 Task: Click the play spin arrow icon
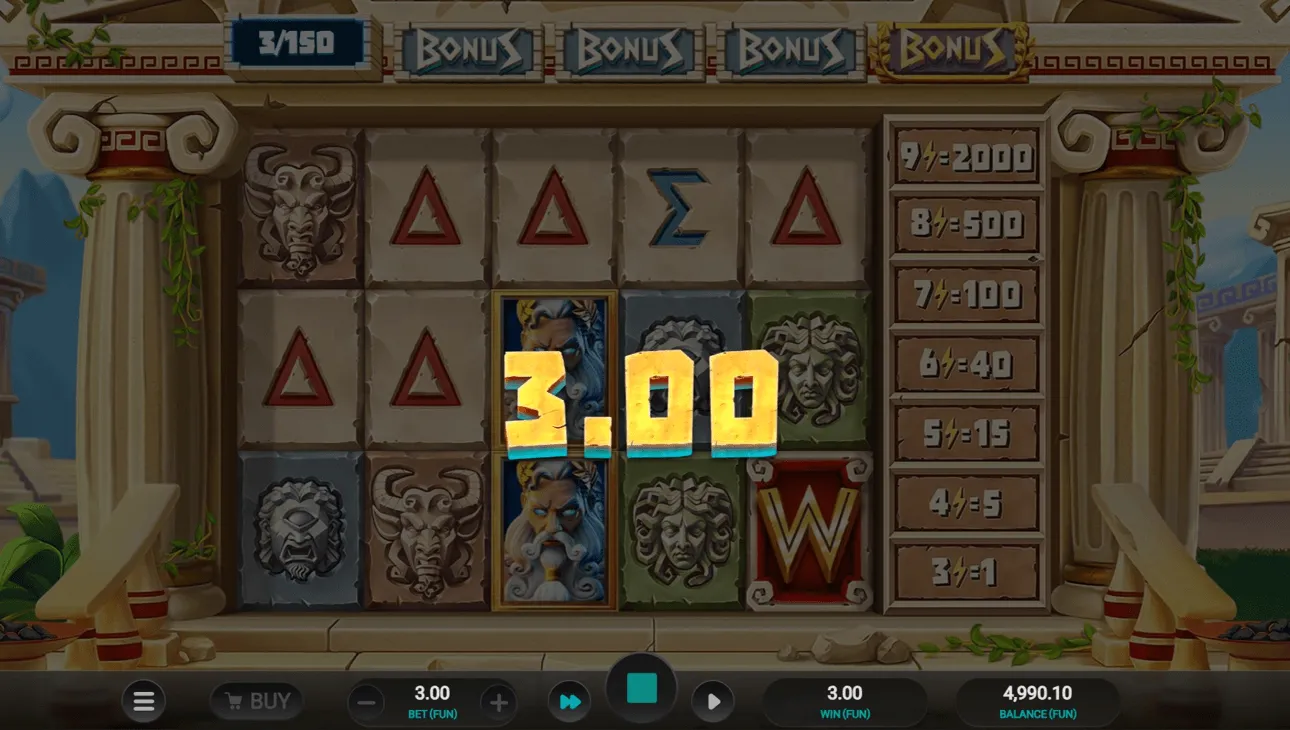click(x=713, y=700)
